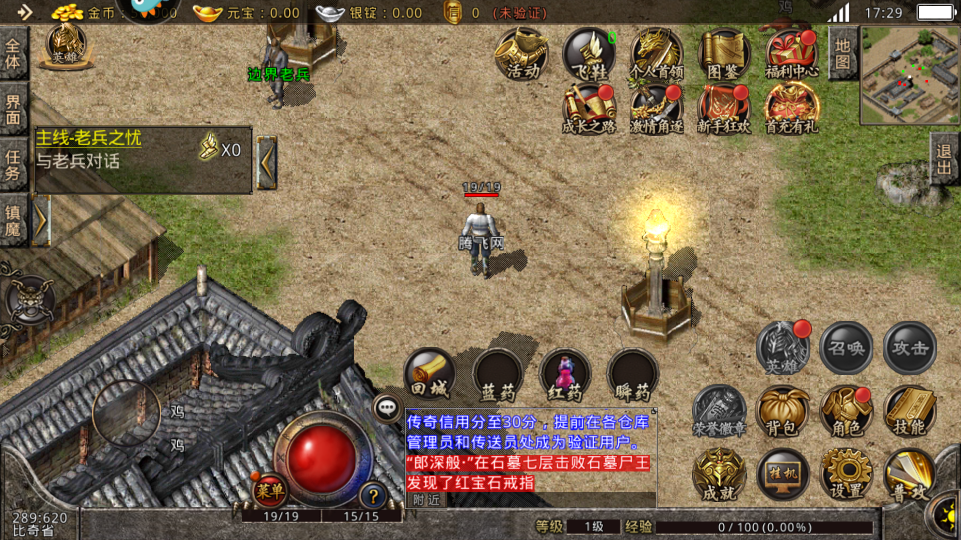Open the 角色 character sheet
This screenshot has height=540, width=961.
pos(846,410)
